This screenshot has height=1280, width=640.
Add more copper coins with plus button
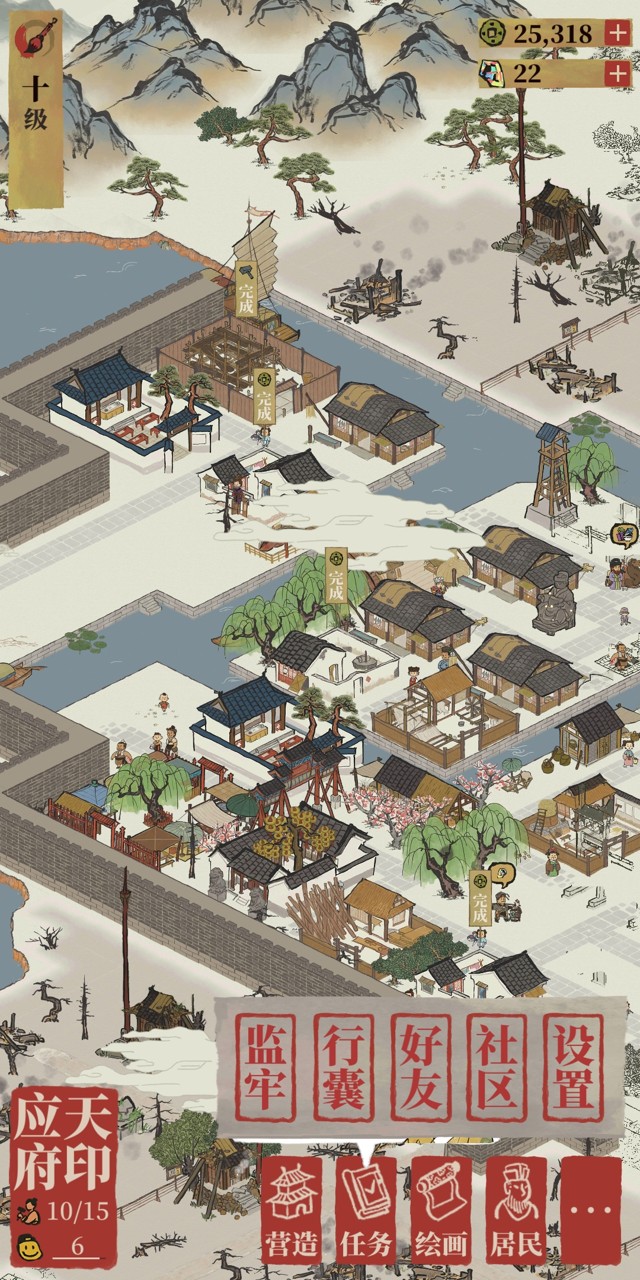tap(617, 33)
